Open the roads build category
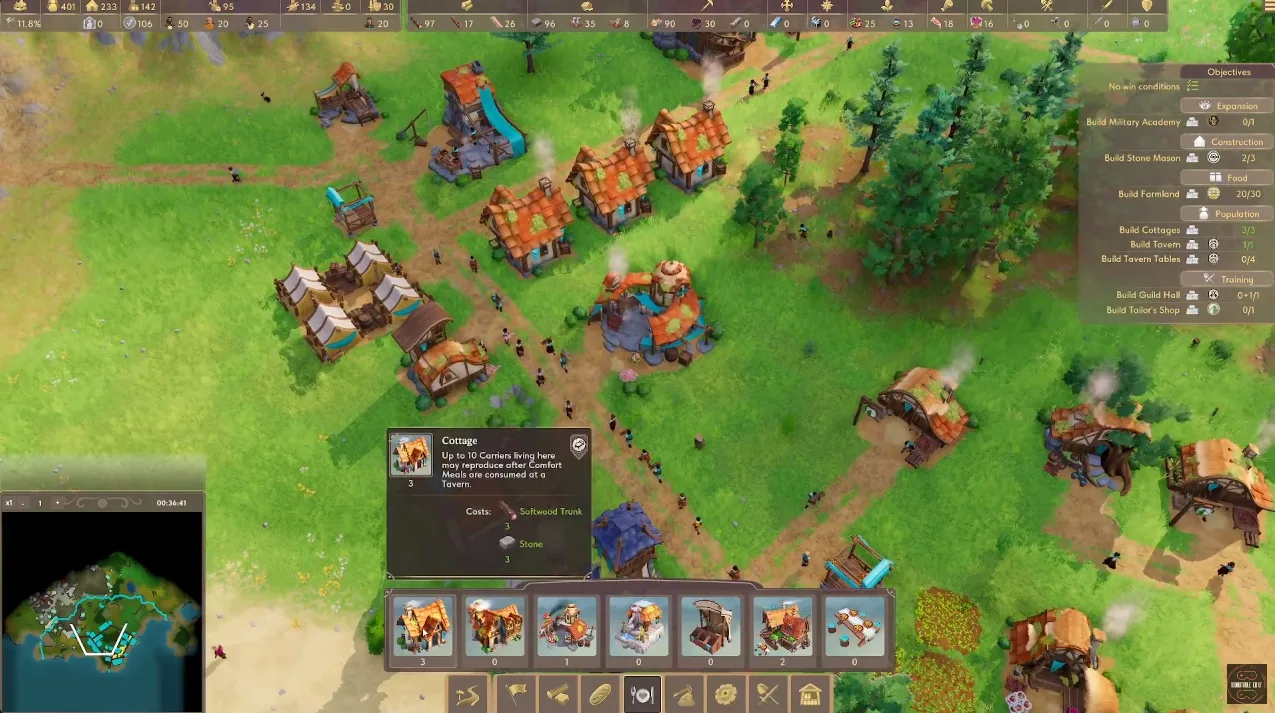The height and width of the screenshot is (713, 1275). (x=469, y=693)
